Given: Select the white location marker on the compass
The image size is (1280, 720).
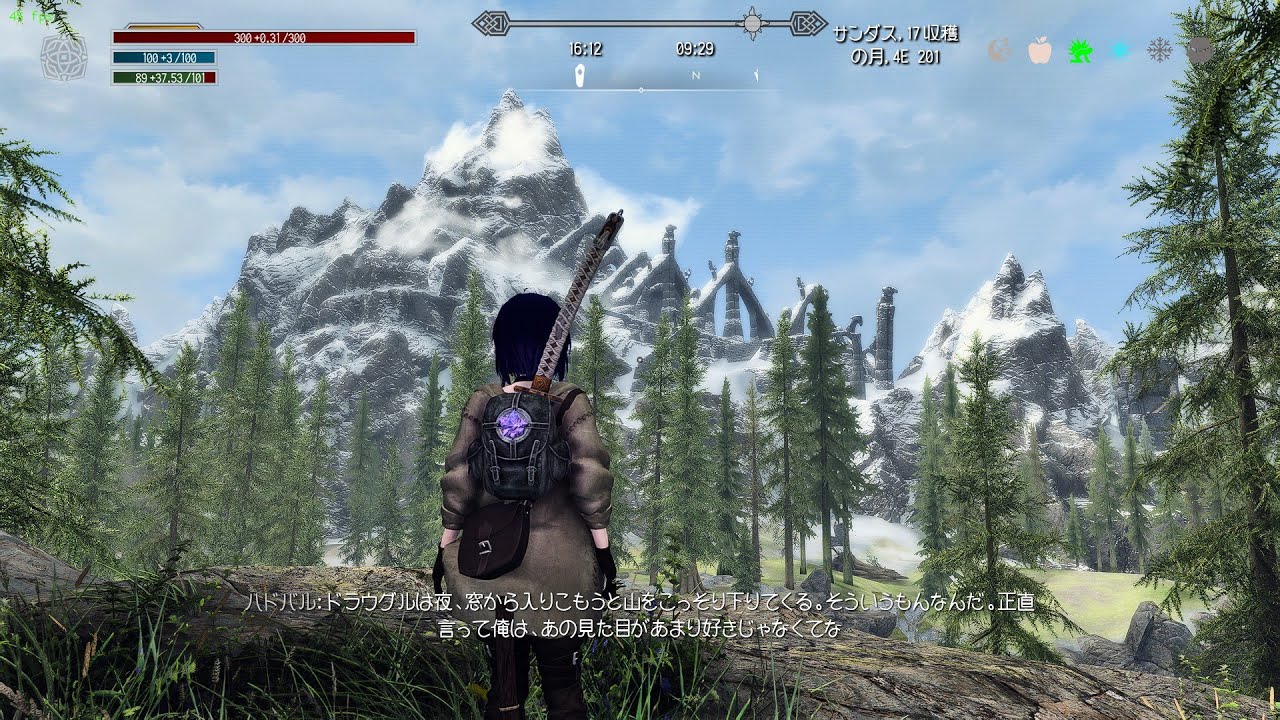Looking at the screenshot, I should coord(580,76).
